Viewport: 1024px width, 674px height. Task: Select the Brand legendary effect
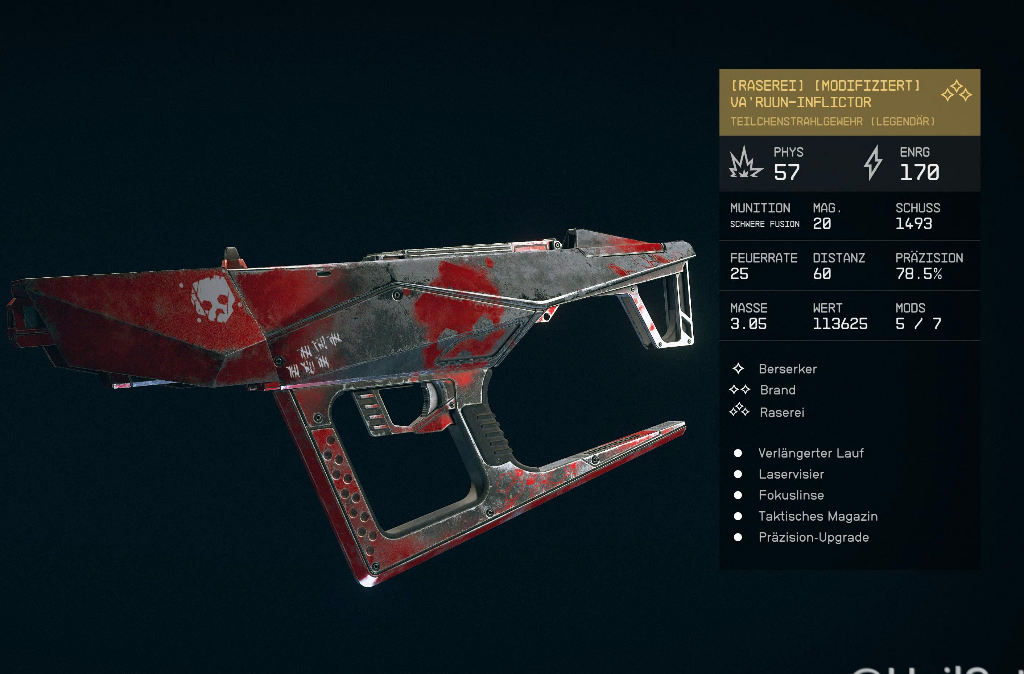point(777,390)
